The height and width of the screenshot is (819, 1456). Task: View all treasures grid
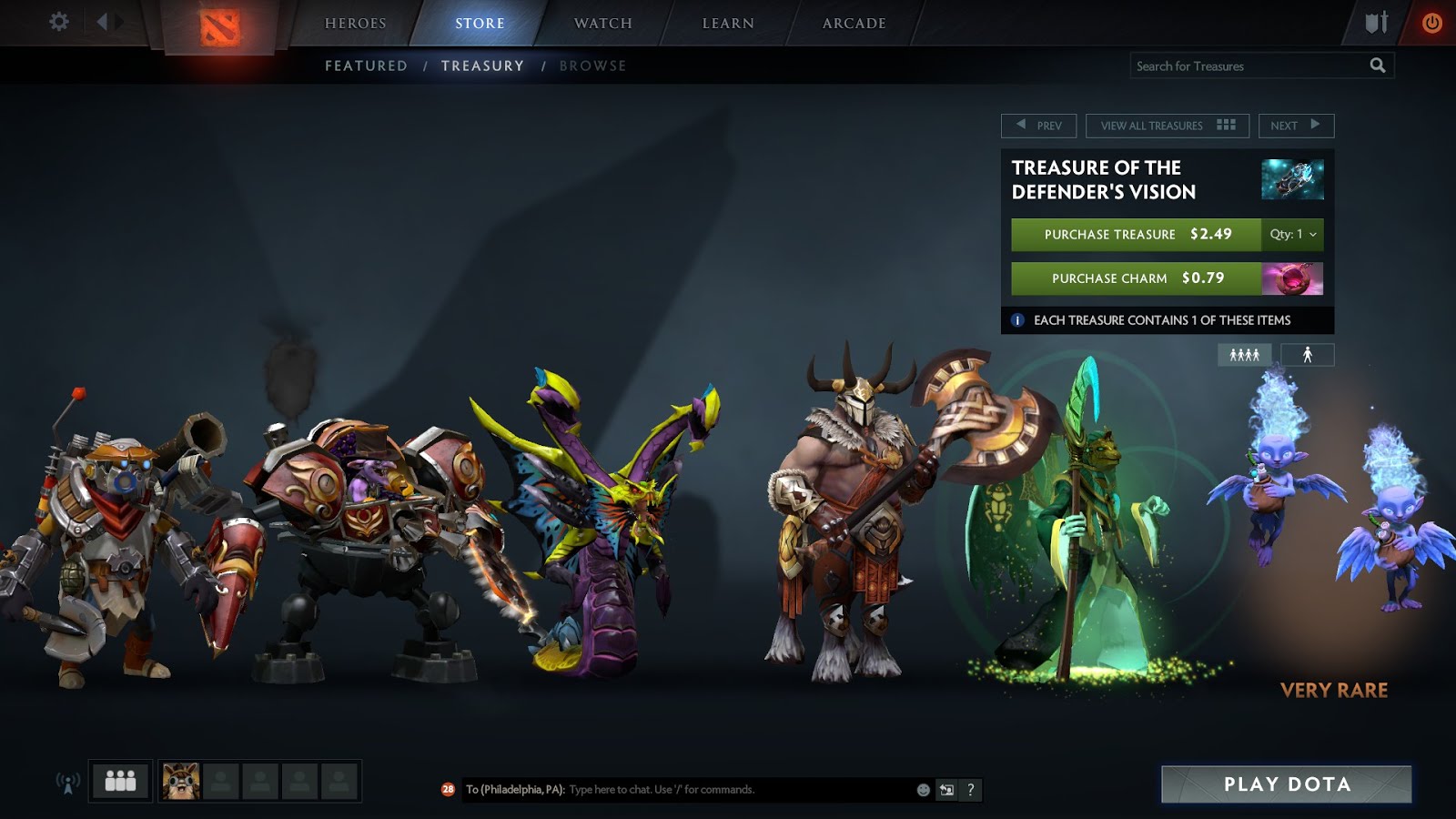(1167, 126)
